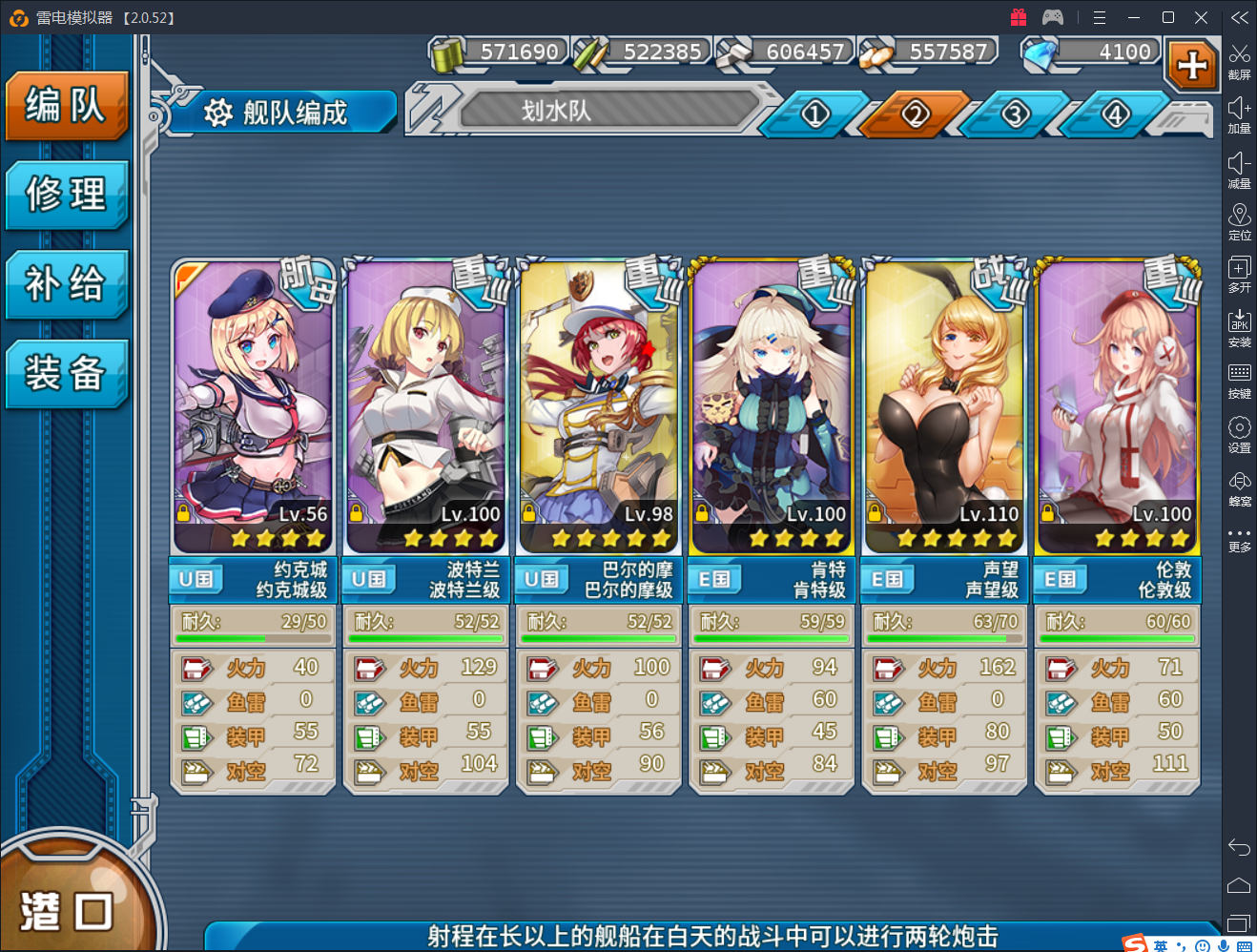Choose the 波特兰 heavy cruiser card
Screen dimensions: 1257x952
pyautogui.click(x=425, y=410)
